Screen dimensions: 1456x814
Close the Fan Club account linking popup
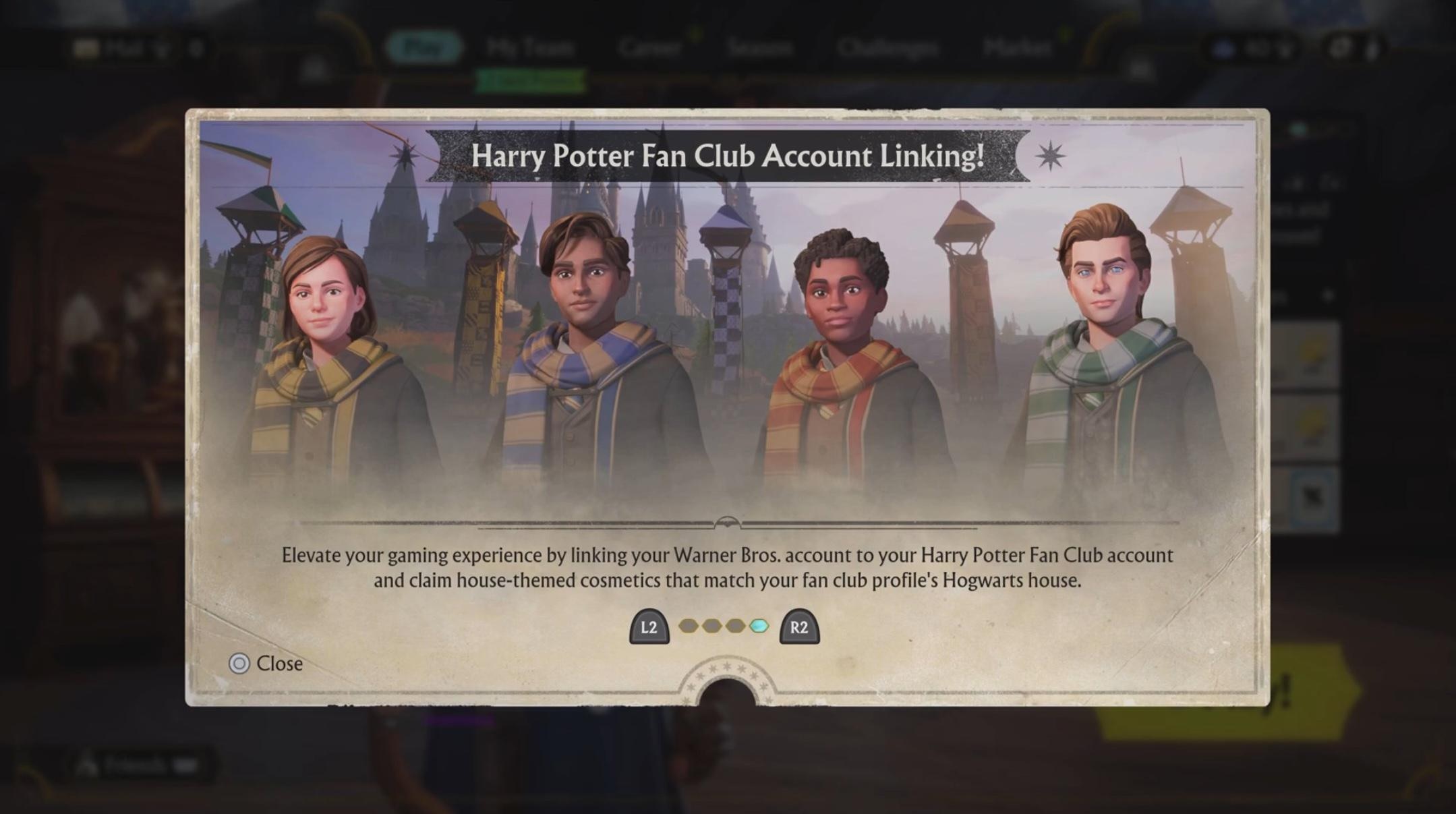(266, 664)
